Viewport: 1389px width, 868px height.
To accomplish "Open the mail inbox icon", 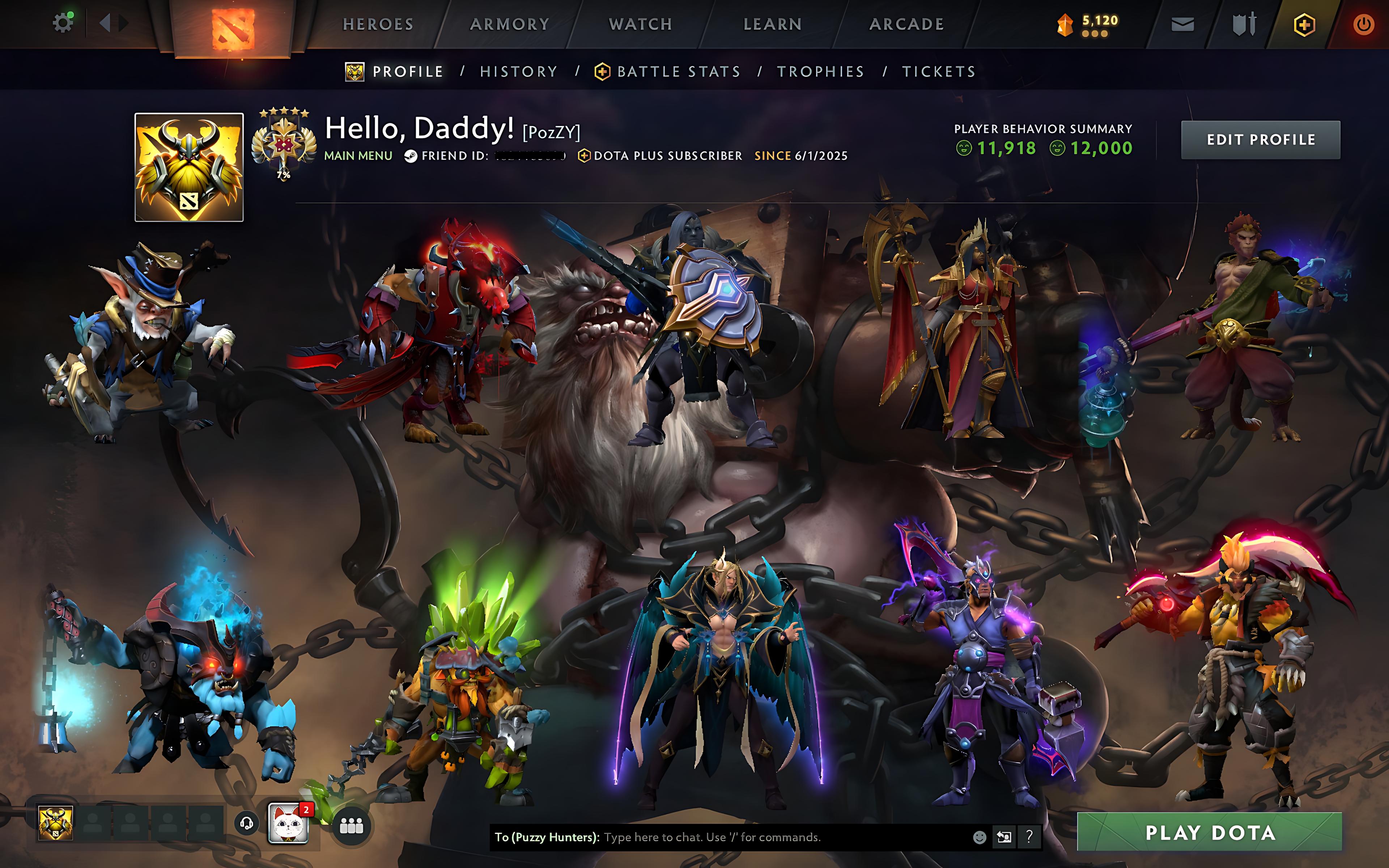I will coord(1182,24).
